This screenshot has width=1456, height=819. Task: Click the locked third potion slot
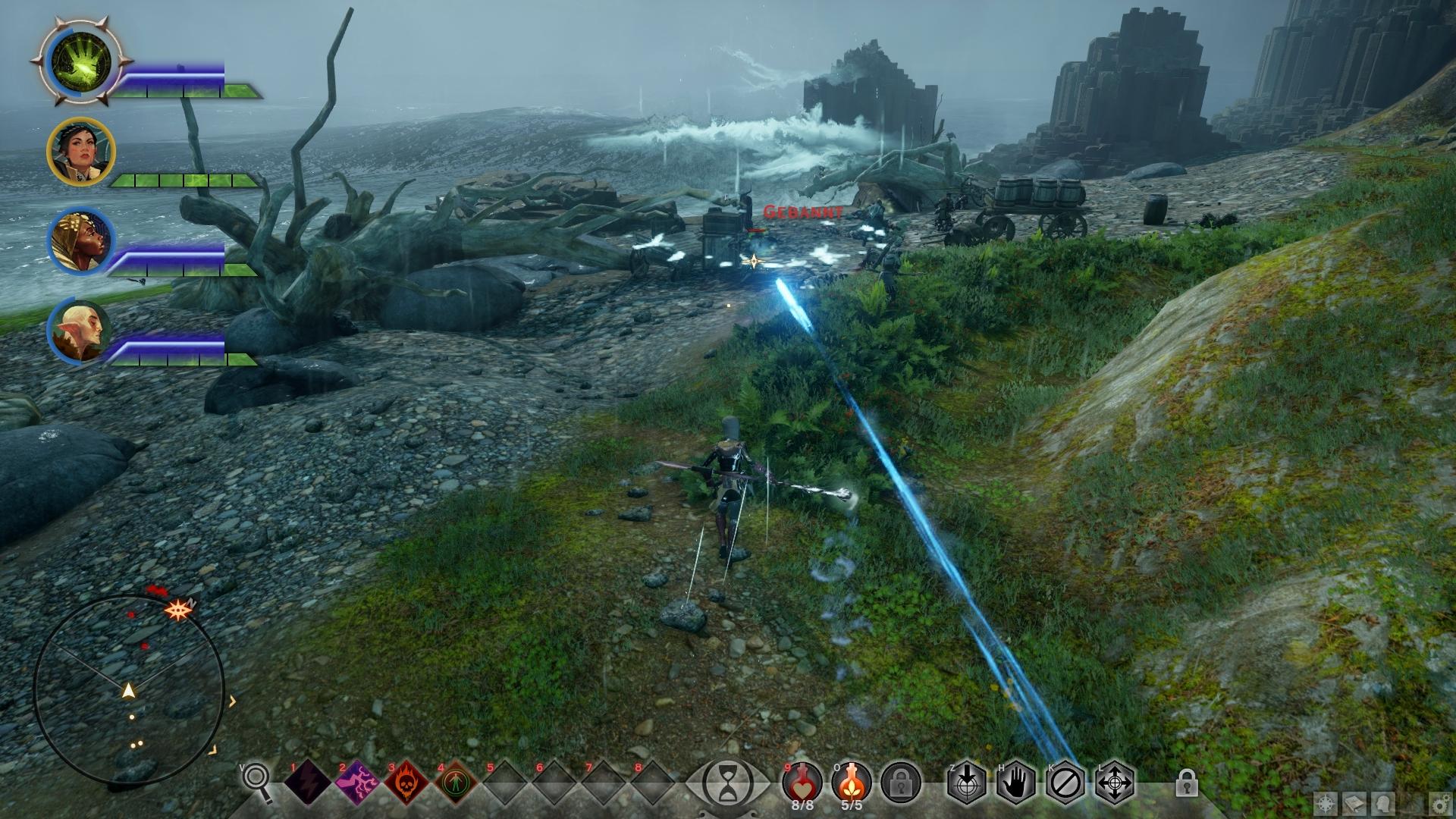point(901,783)
